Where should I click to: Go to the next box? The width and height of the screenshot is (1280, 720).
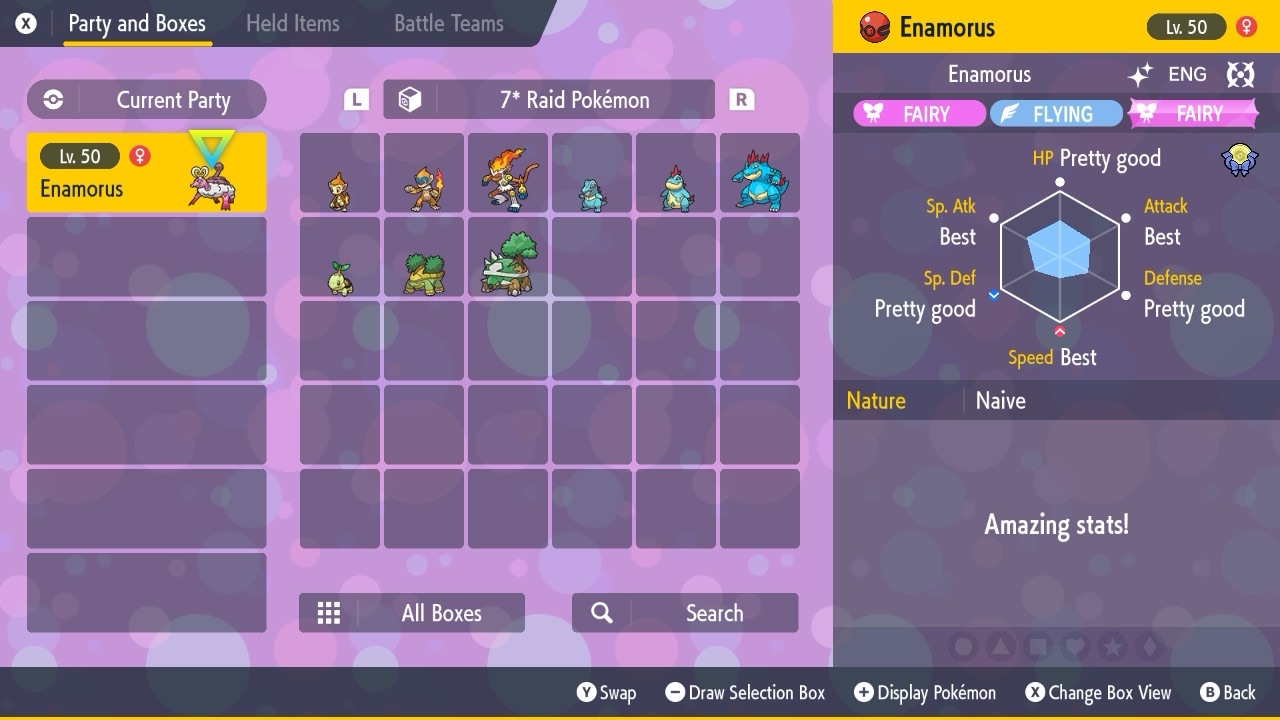[741, 100]
